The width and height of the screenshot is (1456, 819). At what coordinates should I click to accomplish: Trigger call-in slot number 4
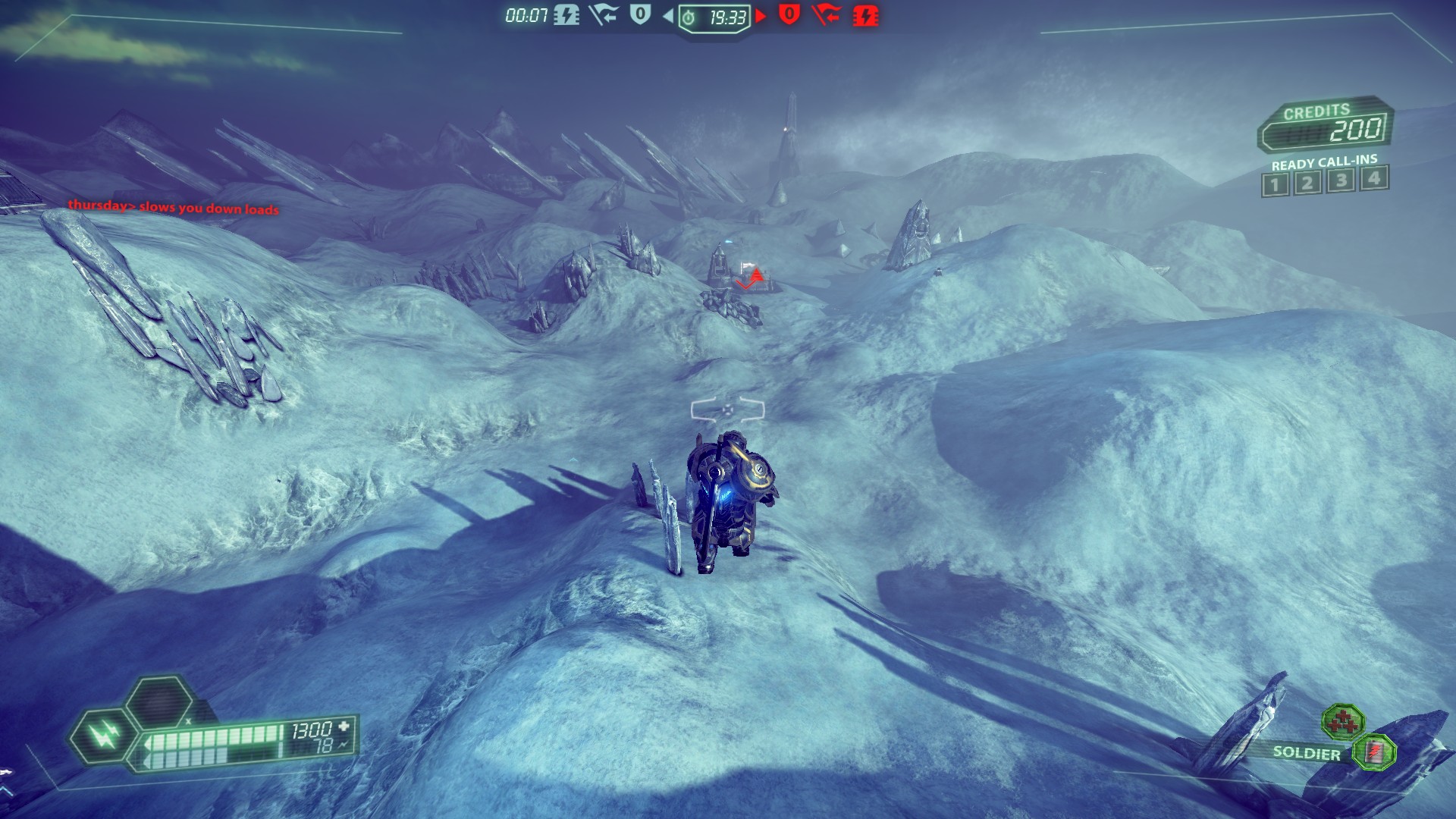(x=1374, y=178)
